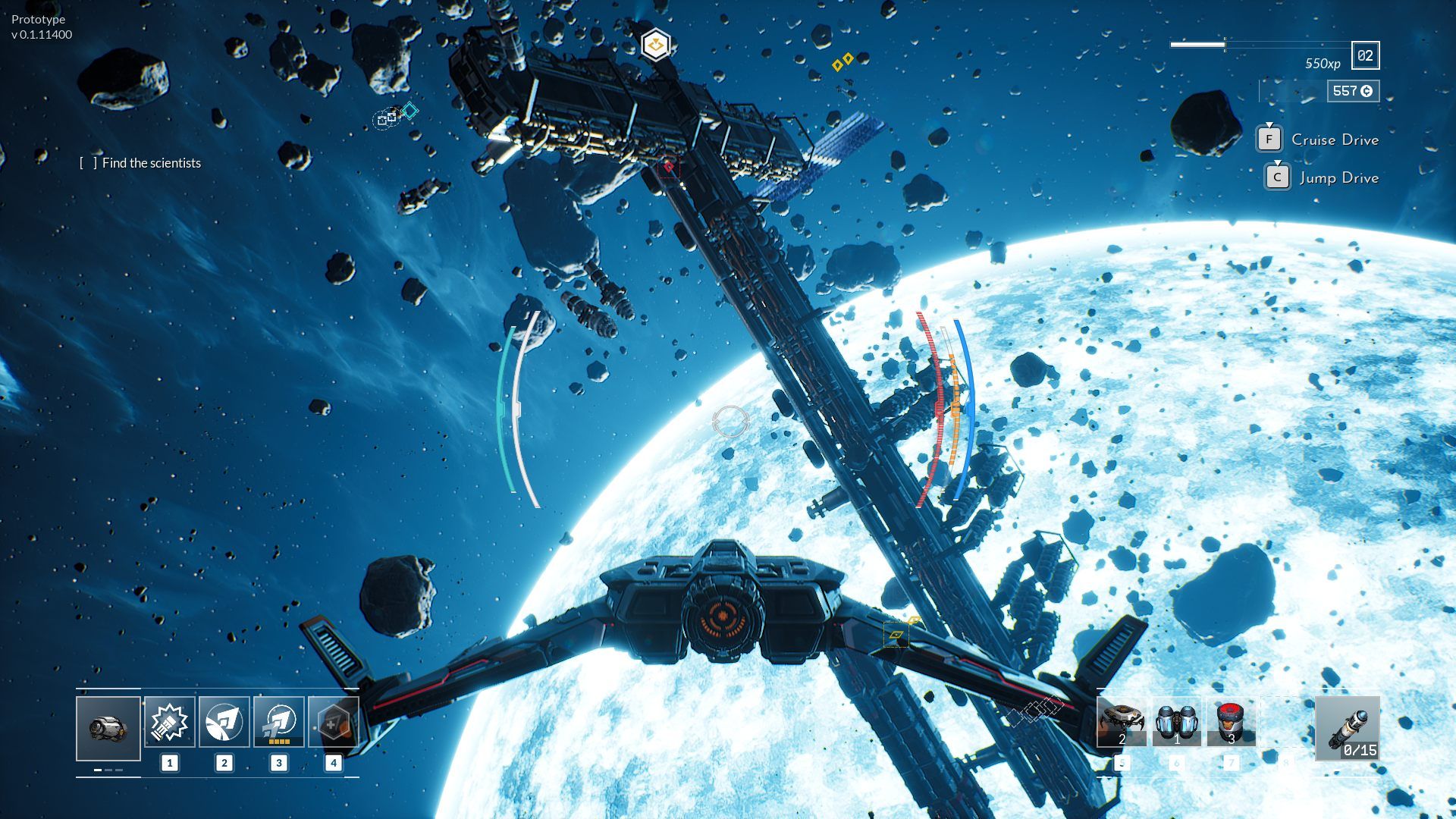Select the dimmed hexagon plus ability slot
Screen dimensions: 1456x819
(x=333, y=722)
